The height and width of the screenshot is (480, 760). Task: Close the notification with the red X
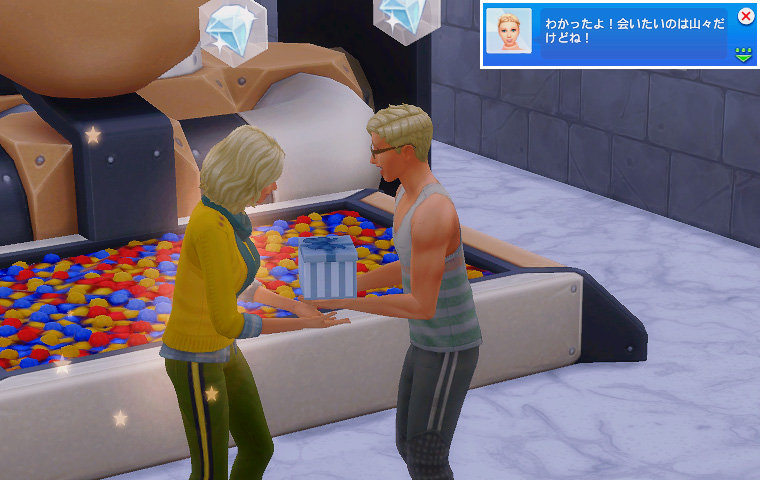point(745,16)
